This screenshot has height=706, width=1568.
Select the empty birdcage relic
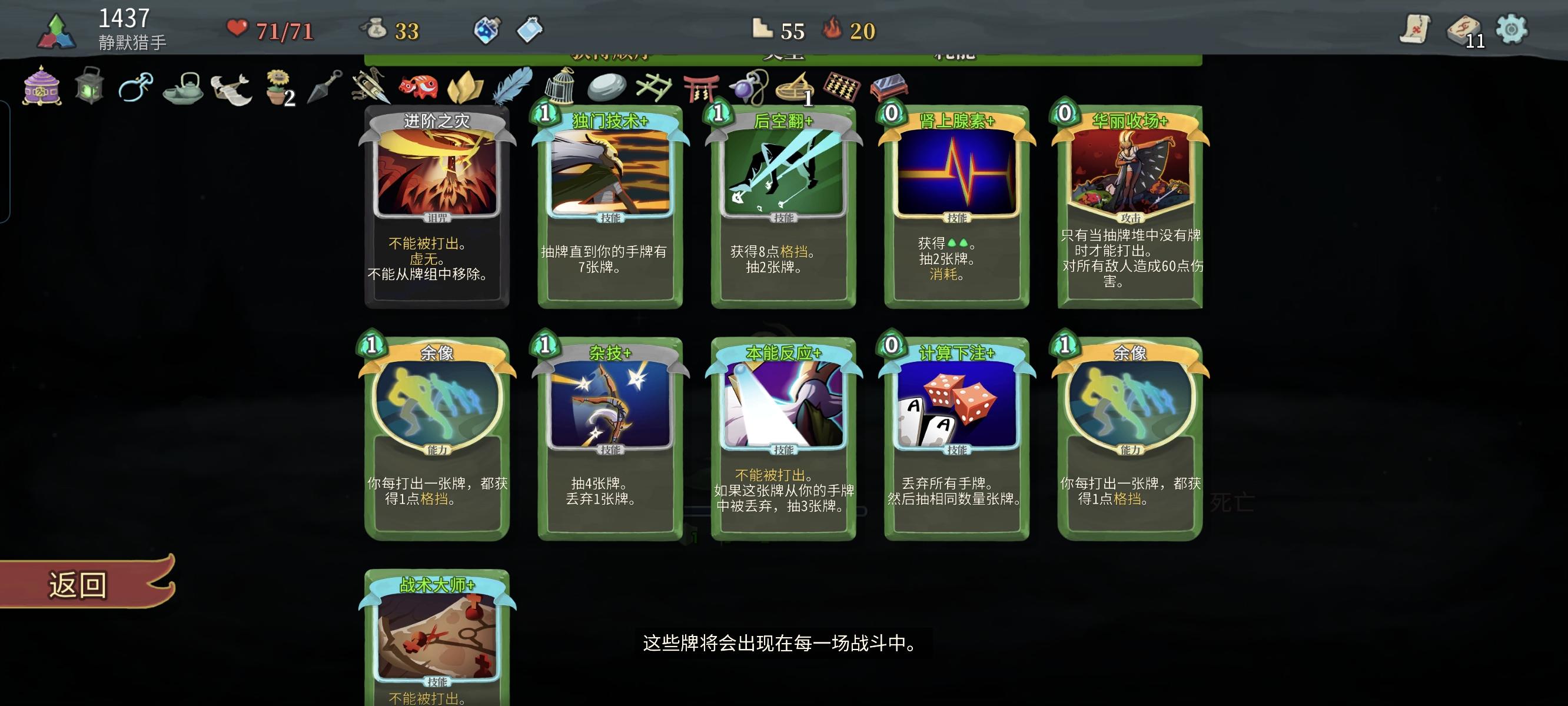(559, 88)
